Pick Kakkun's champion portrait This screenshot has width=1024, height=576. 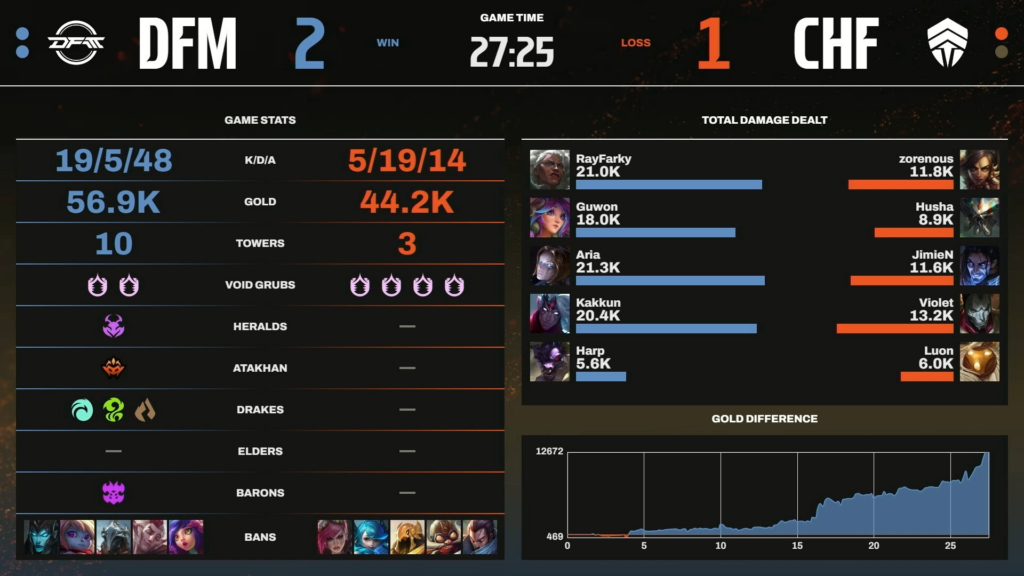tap(549, 313)
